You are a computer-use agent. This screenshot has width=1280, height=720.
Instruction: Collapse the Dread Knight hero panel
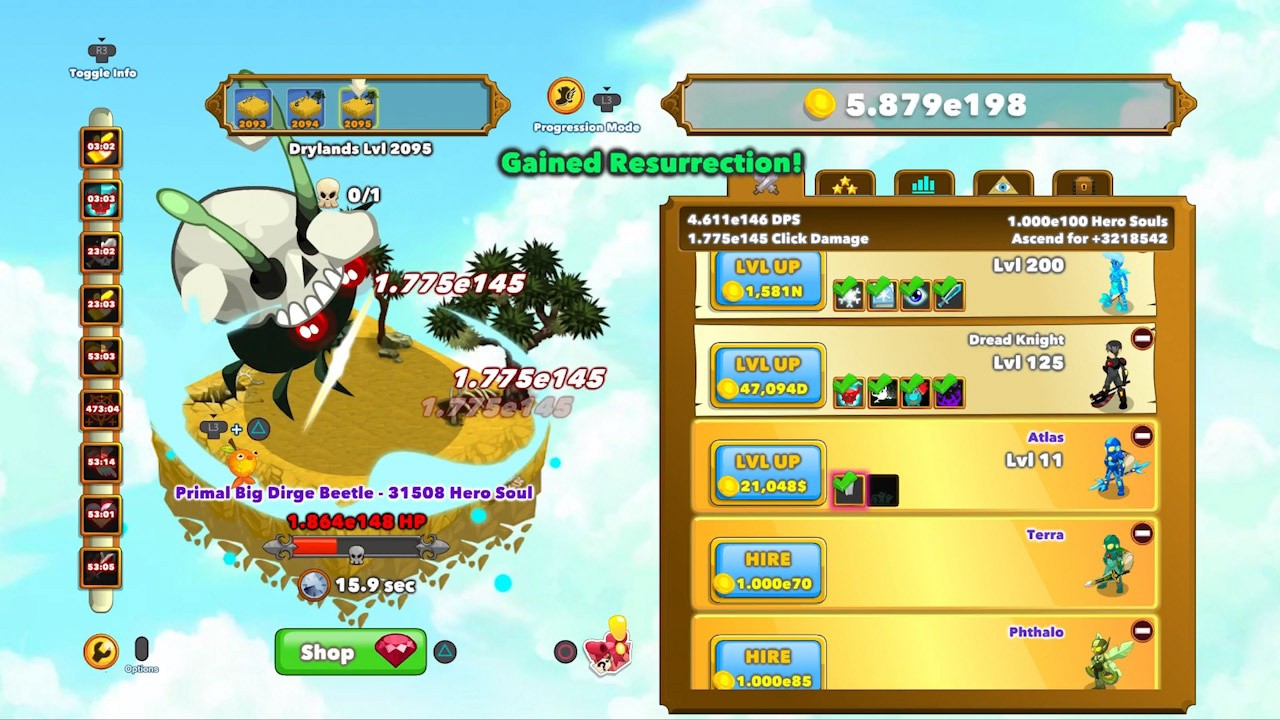click(1140, 339)
